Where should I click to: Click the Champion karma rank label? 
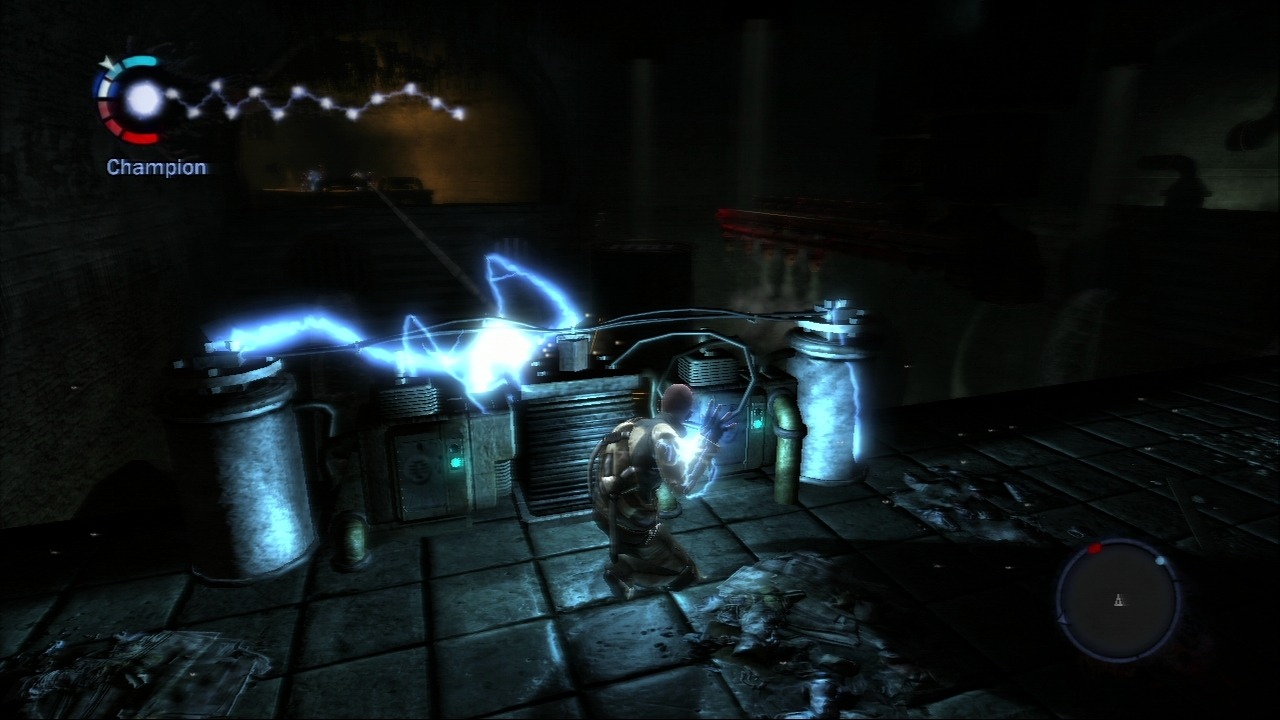(157, 167)
